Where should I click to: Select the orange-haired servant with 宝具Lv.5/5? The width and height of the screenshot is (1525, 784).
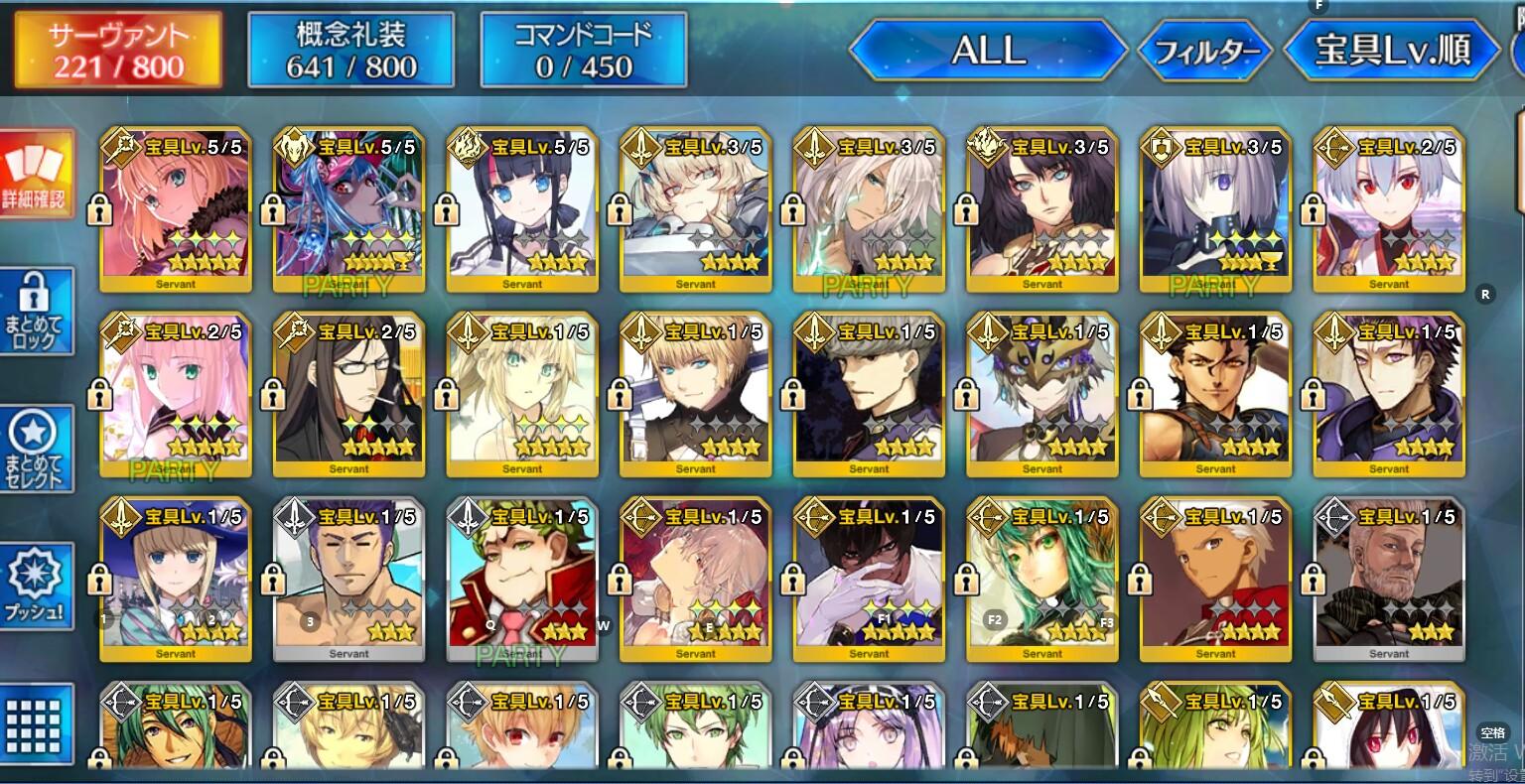pos(176,210)
